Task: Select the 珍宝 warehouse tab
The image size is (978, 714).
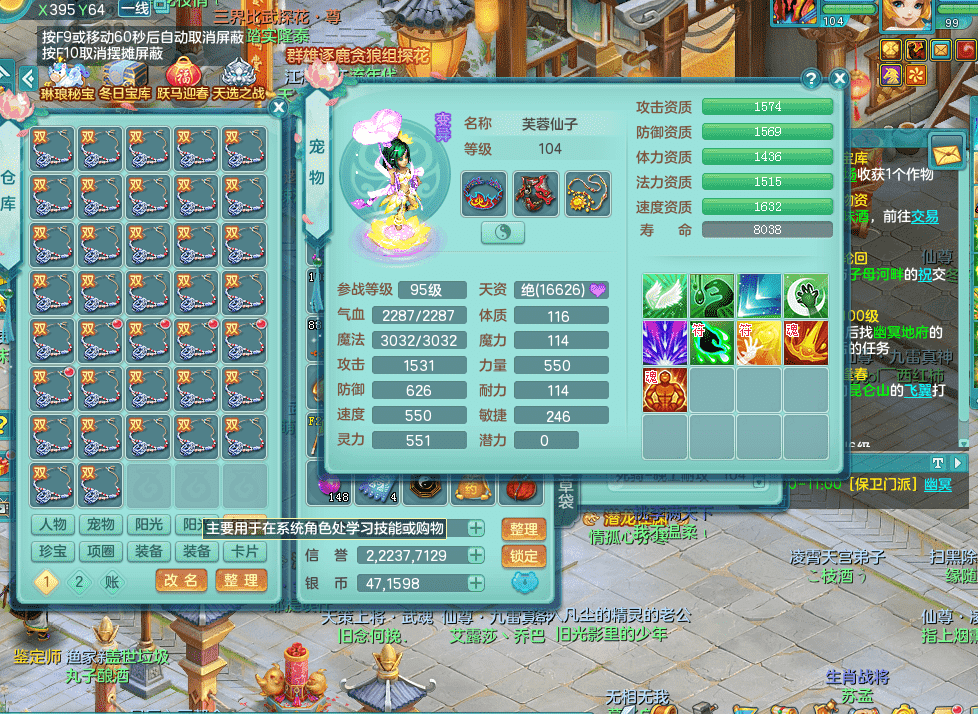Action: click(53, 551)
